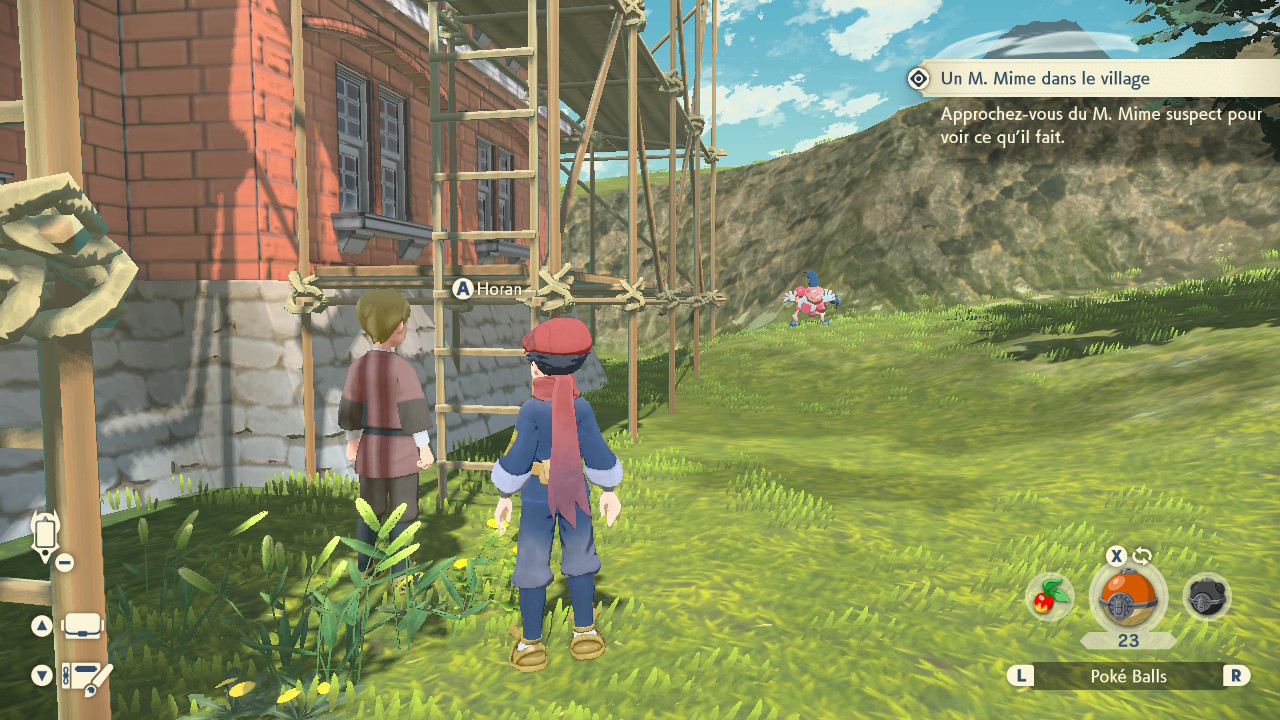Switch to the dark heavy ball icon

point(1206,598)
